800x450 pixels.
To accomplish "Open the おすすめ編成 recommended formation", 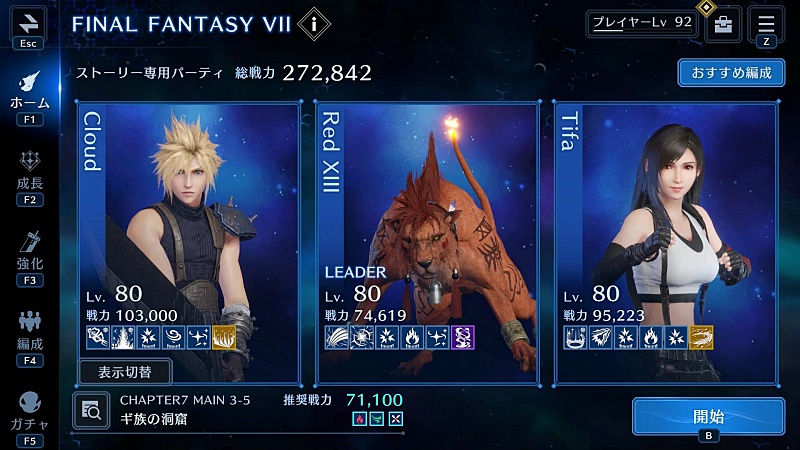I will 731,74.
